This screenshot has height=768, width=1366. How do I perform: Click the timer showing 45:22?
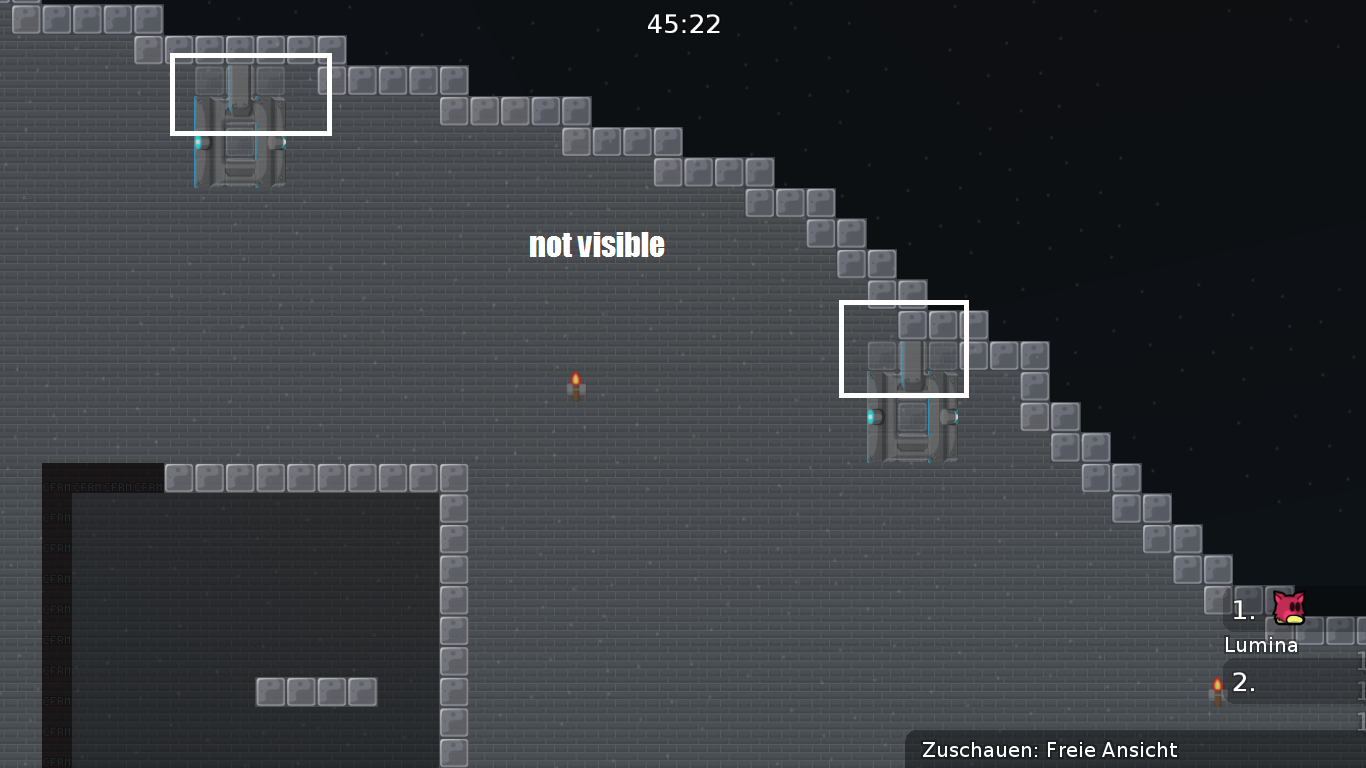(683, 24)
